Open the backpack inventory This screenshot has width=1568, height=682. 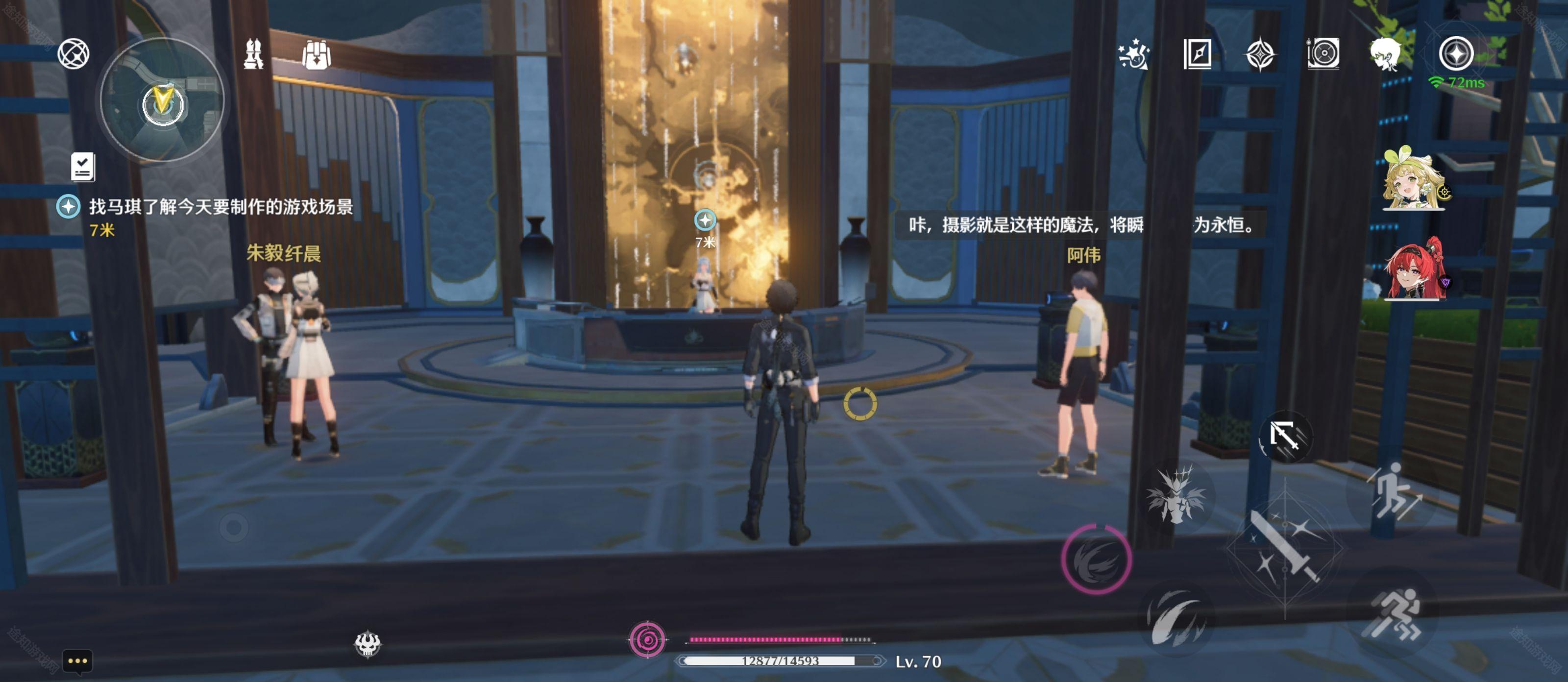pos(316,55)
